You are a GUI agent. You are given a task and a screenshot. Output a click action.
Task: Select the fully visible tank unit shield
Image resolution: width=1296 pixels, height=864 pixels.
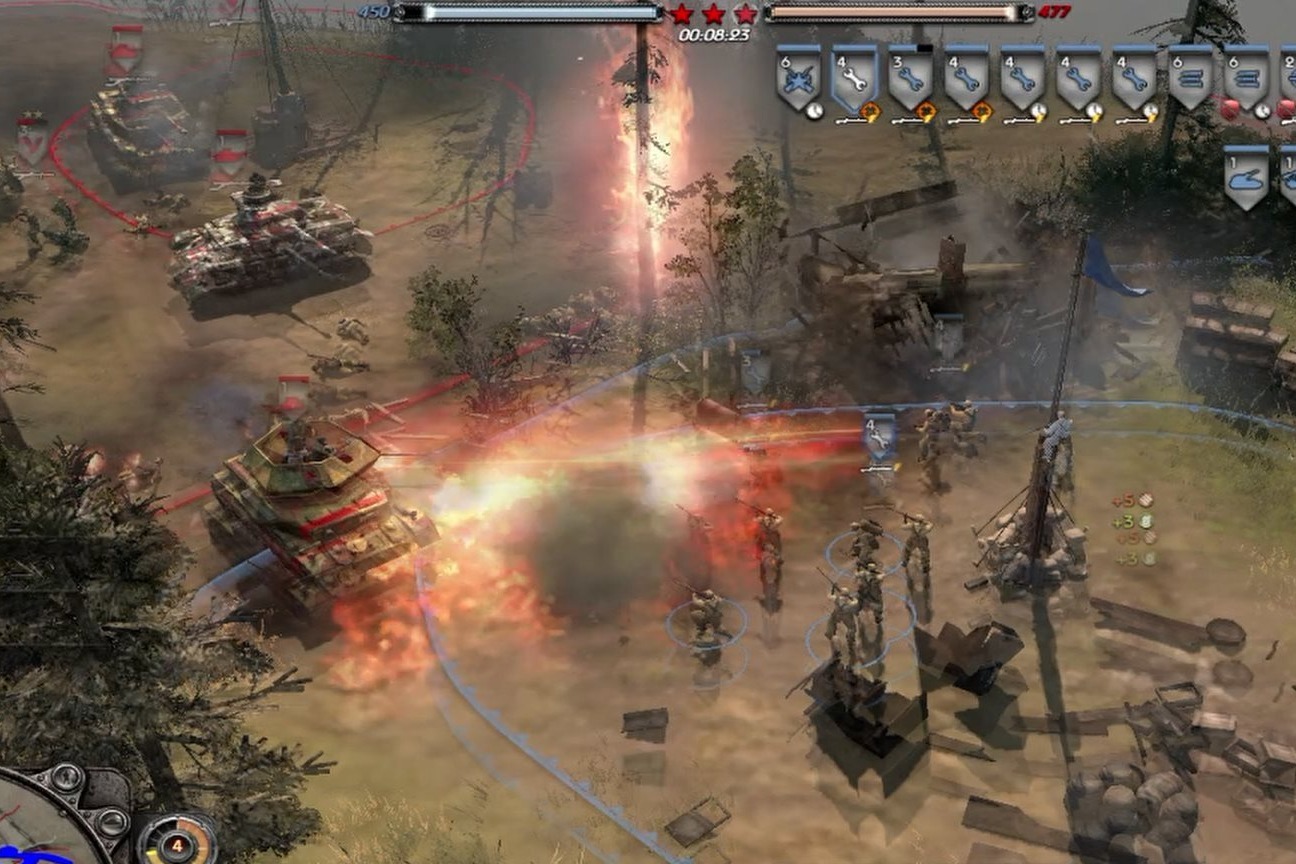[x=1246, y=175]
